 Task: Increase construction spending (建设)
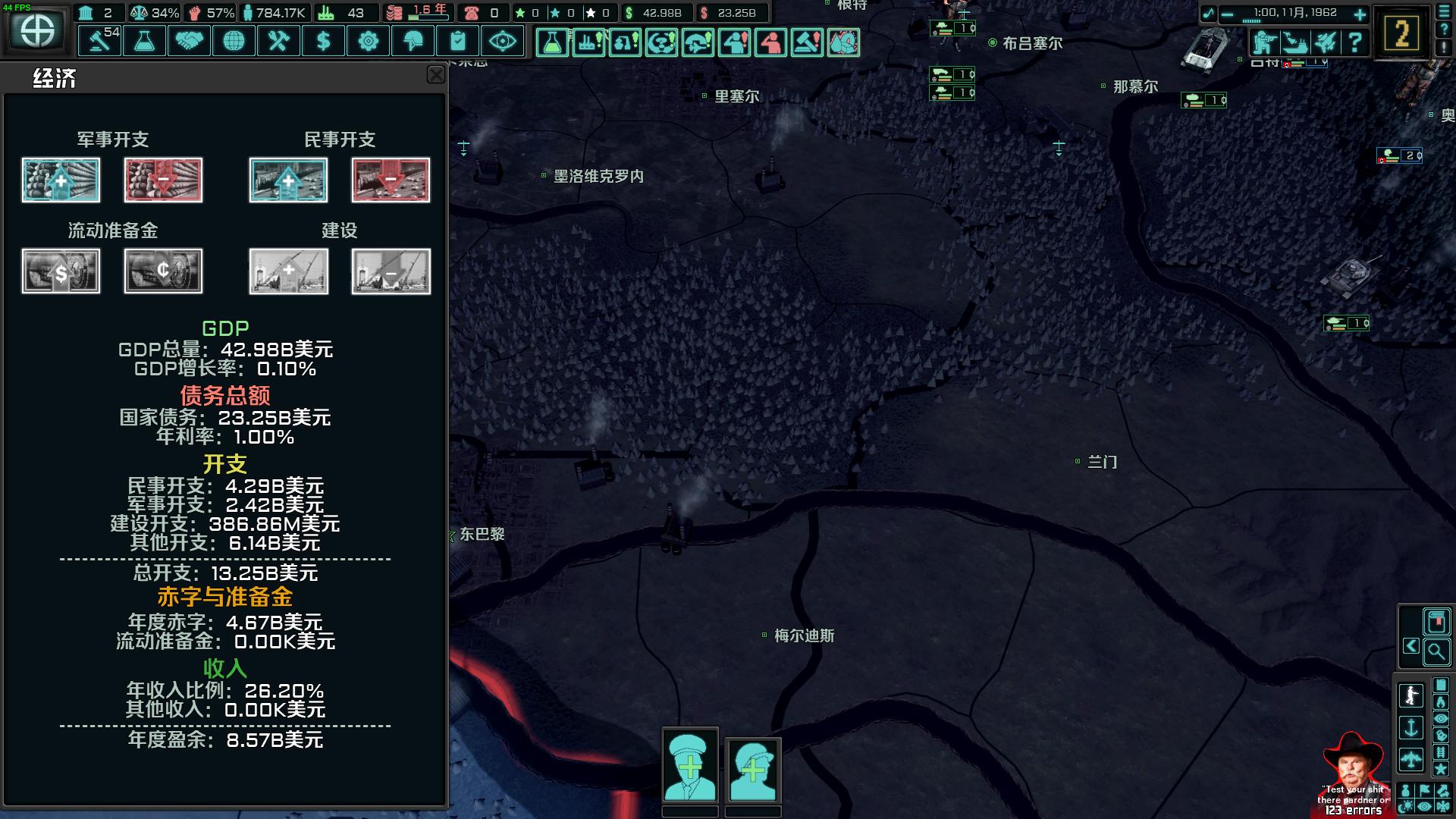coord(288,271)
